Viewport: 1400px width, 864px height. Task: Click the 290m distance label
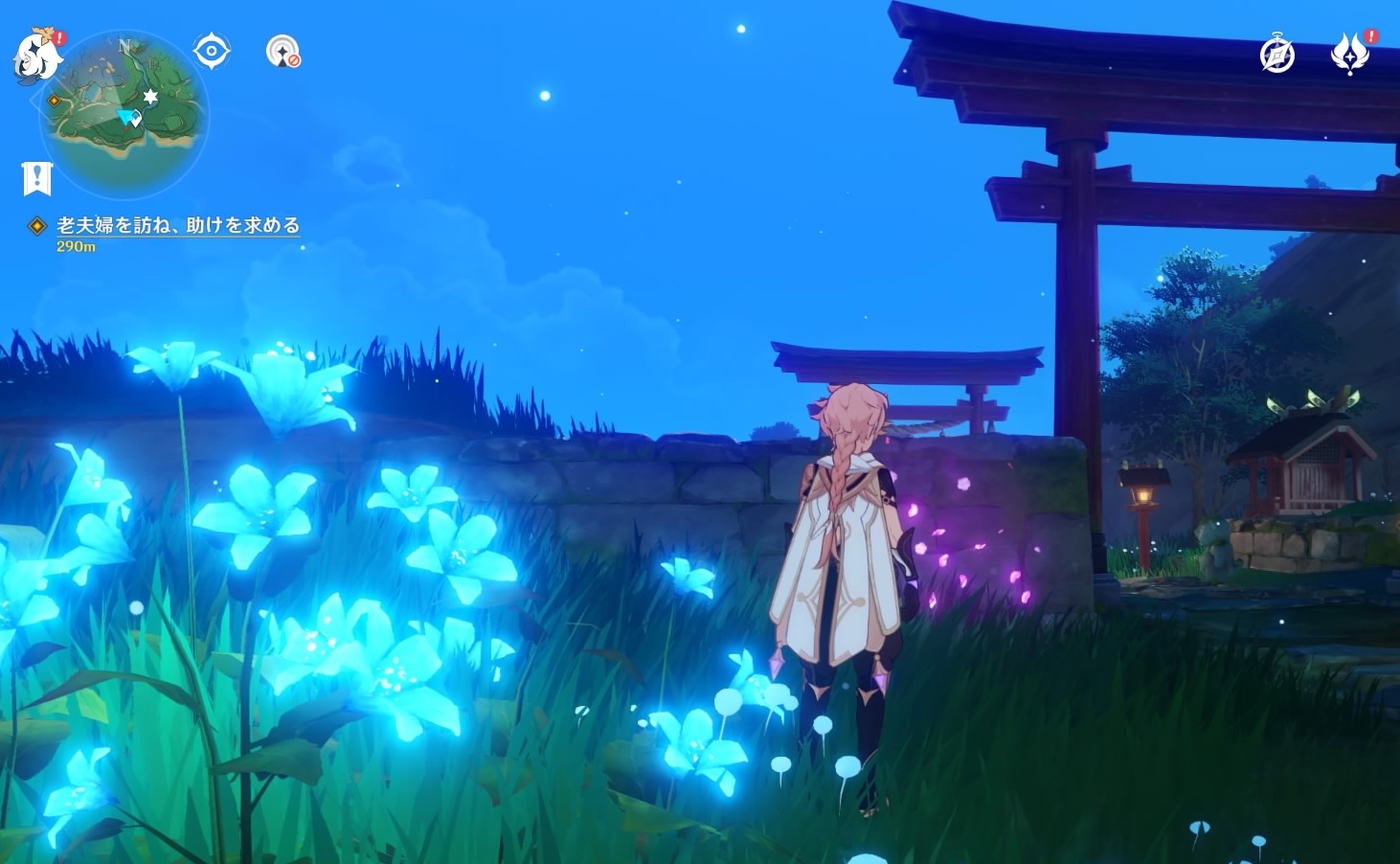(74, 245)
